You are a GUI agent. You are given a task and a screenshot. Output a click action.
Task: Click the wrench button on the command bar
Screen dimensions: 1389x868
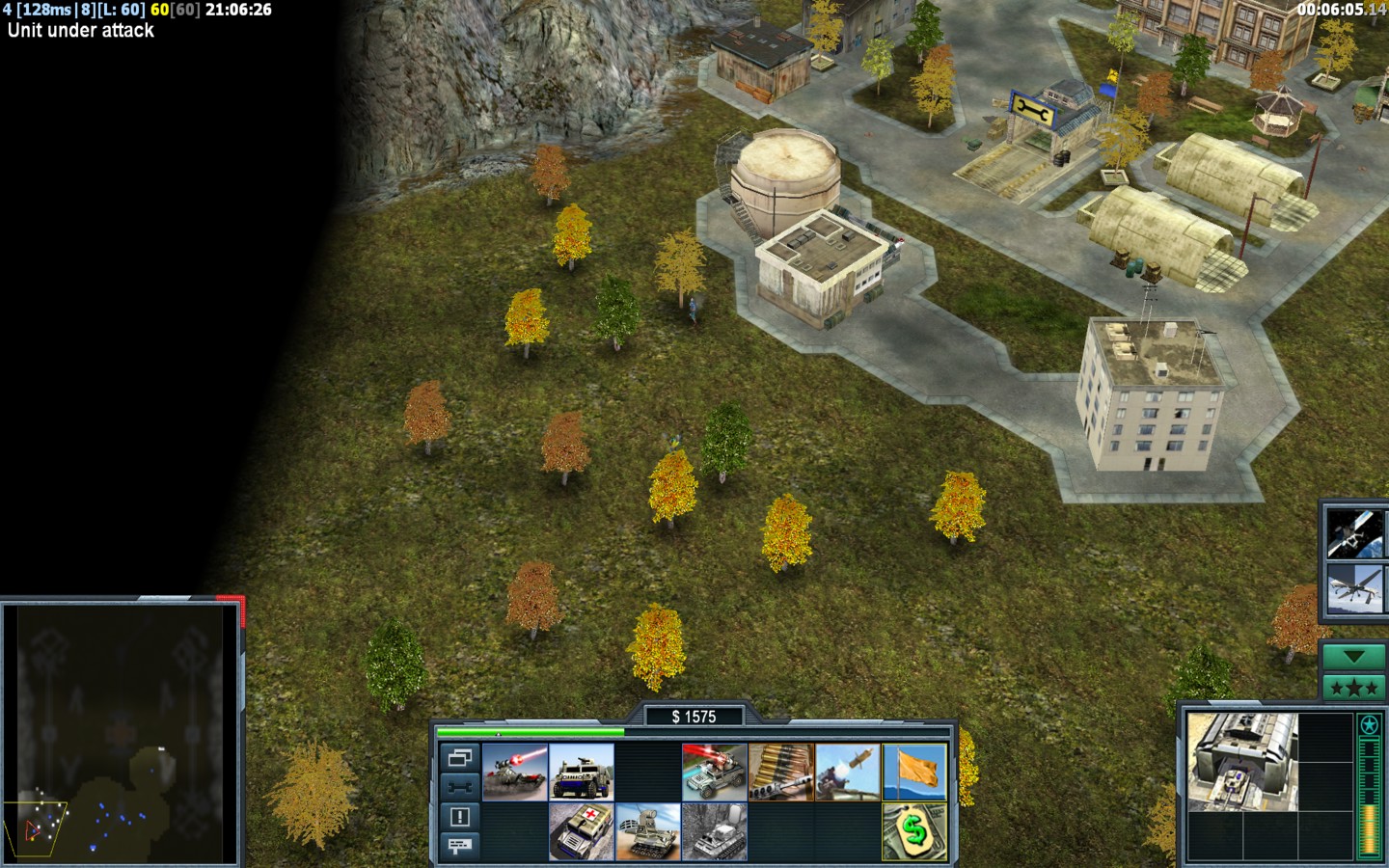pos(460,787)
